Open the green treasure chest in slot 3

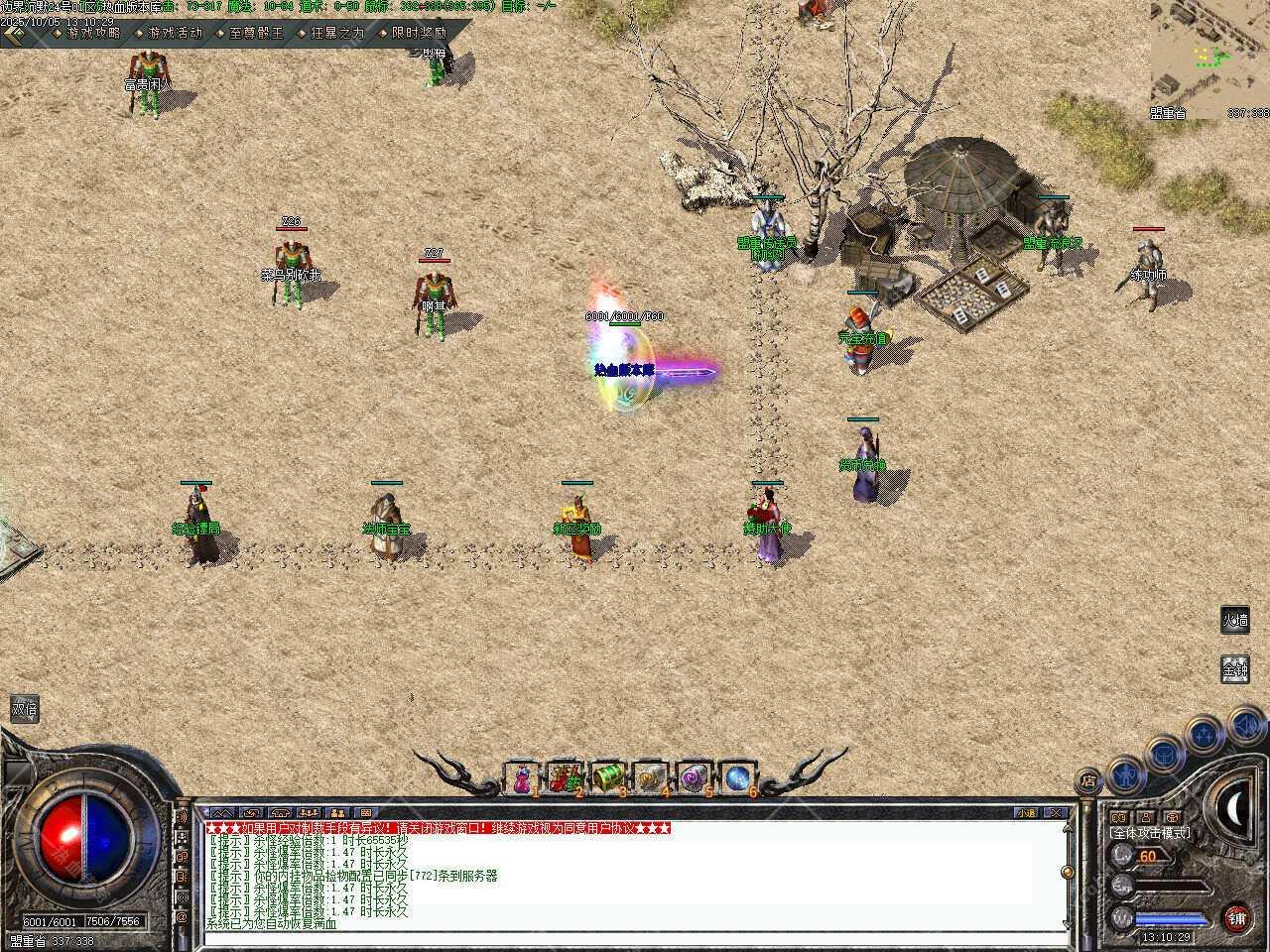[607, 779]
